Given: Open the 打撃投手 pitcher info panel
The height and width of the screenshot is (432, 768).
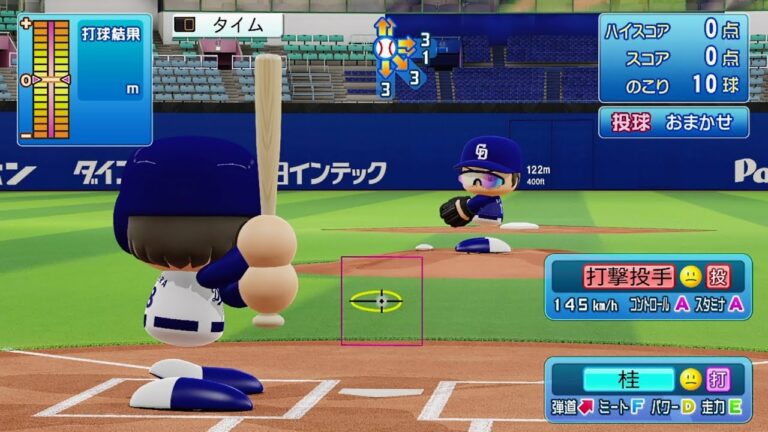Looking at the screenshot, I should click(x=647, y=287).
